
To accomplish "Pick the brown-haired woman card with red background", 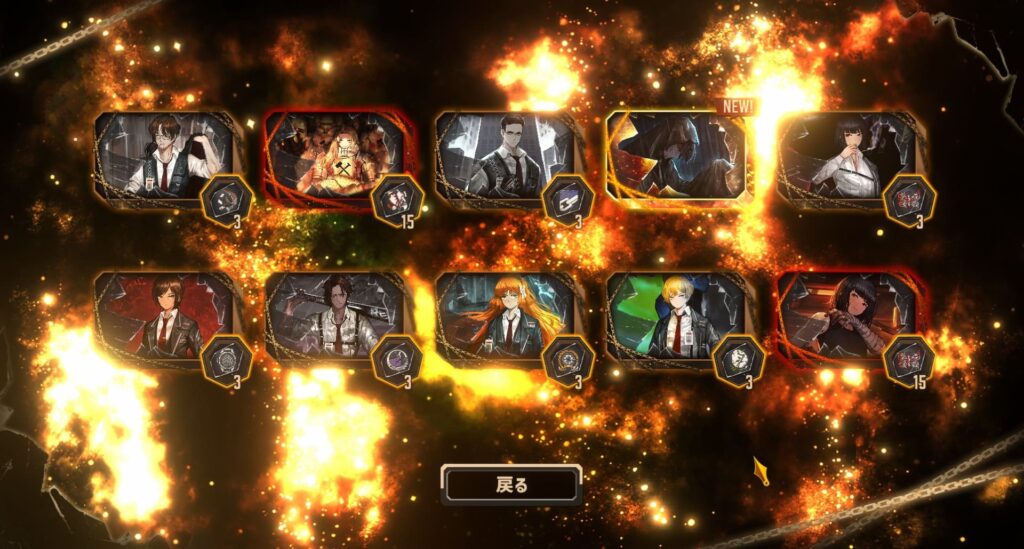I will point(165,315).
